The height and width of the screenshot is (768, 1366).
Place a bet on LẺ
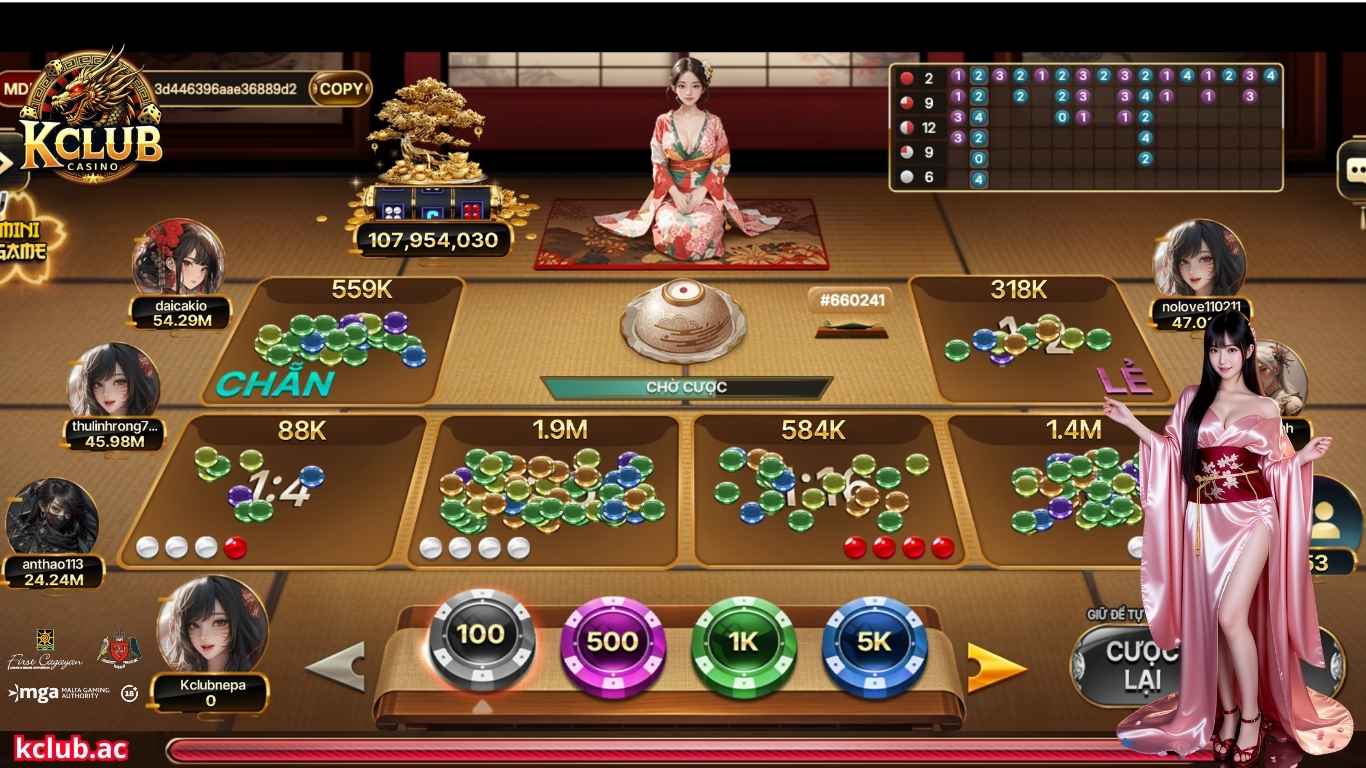pos(1035,340)
